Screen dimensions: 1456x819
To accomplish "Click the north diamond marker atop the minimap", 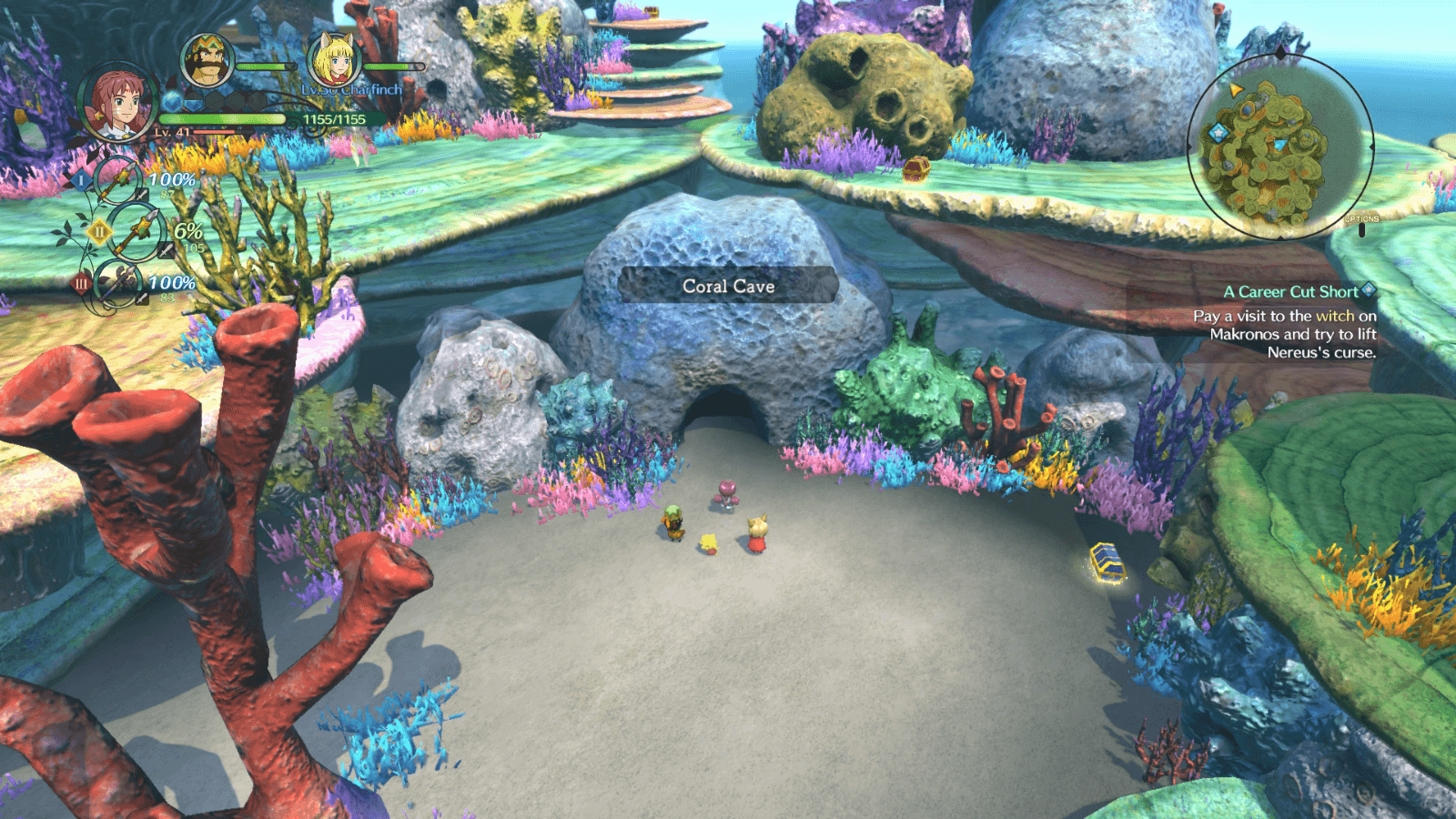I will 1280,51.
